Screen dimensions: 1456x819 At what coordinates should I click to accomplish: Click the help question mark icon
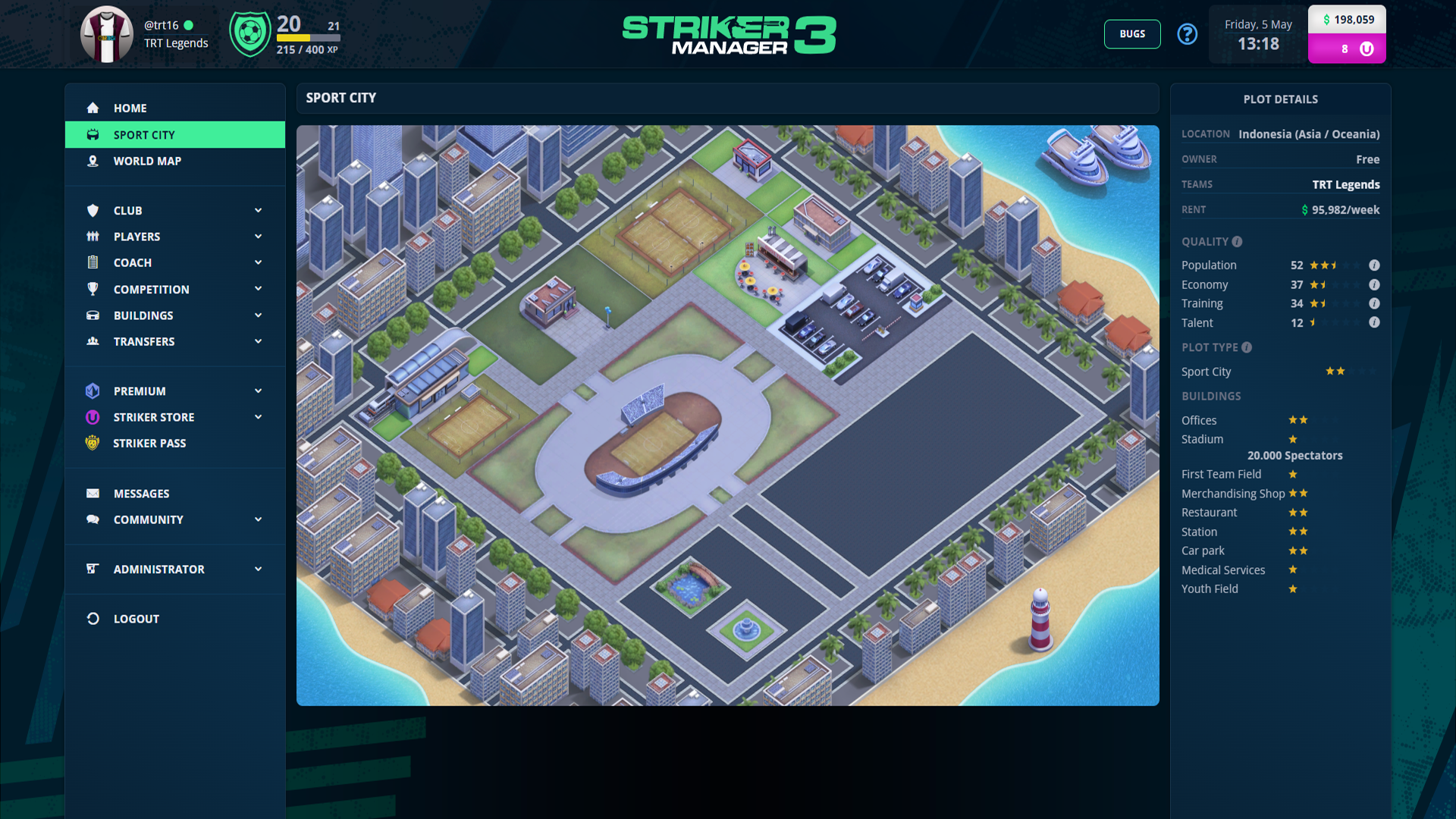(x=1188, y=34)
